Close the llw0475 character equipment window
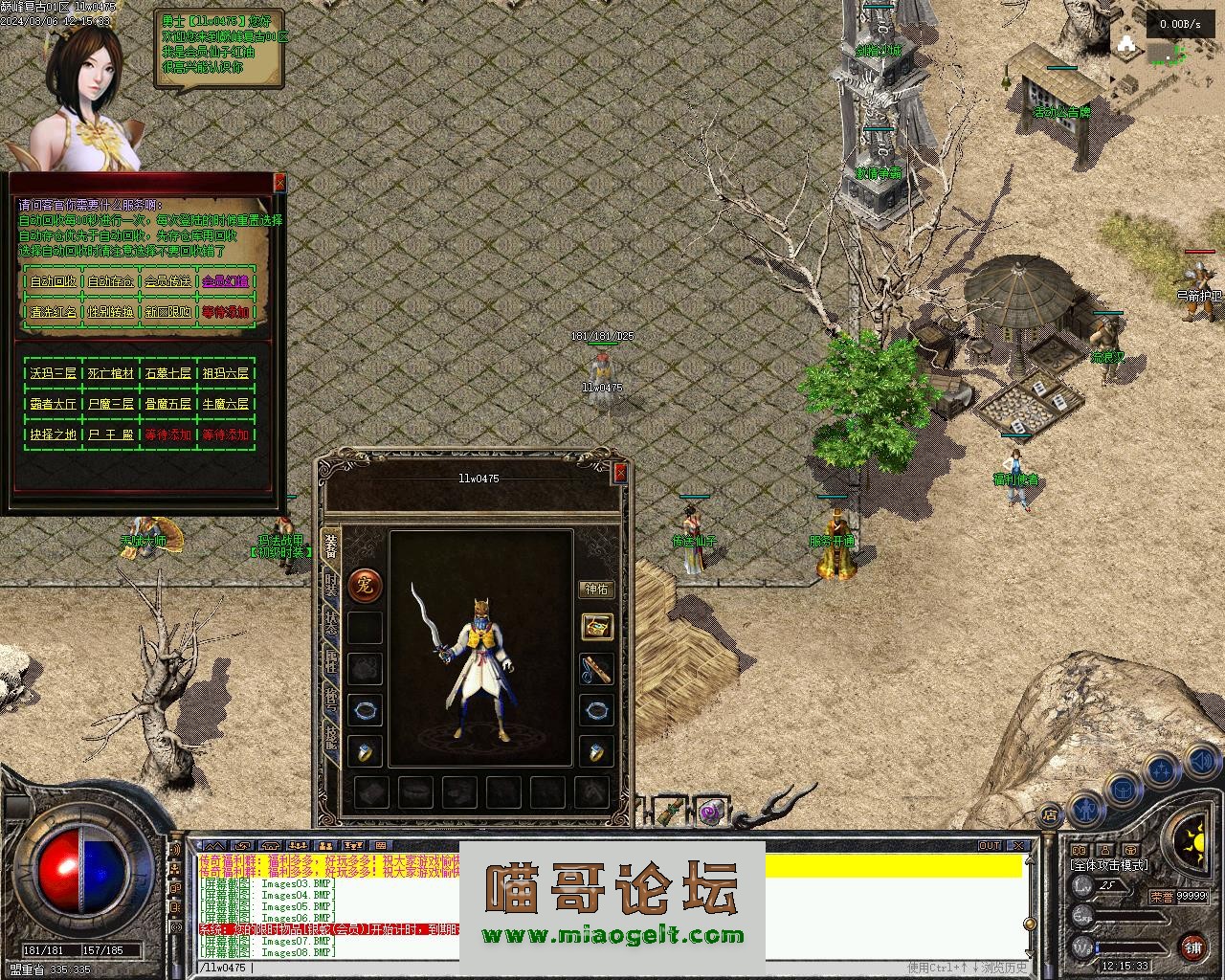This screenshot has width=1225, height=980. coord(620,472)
